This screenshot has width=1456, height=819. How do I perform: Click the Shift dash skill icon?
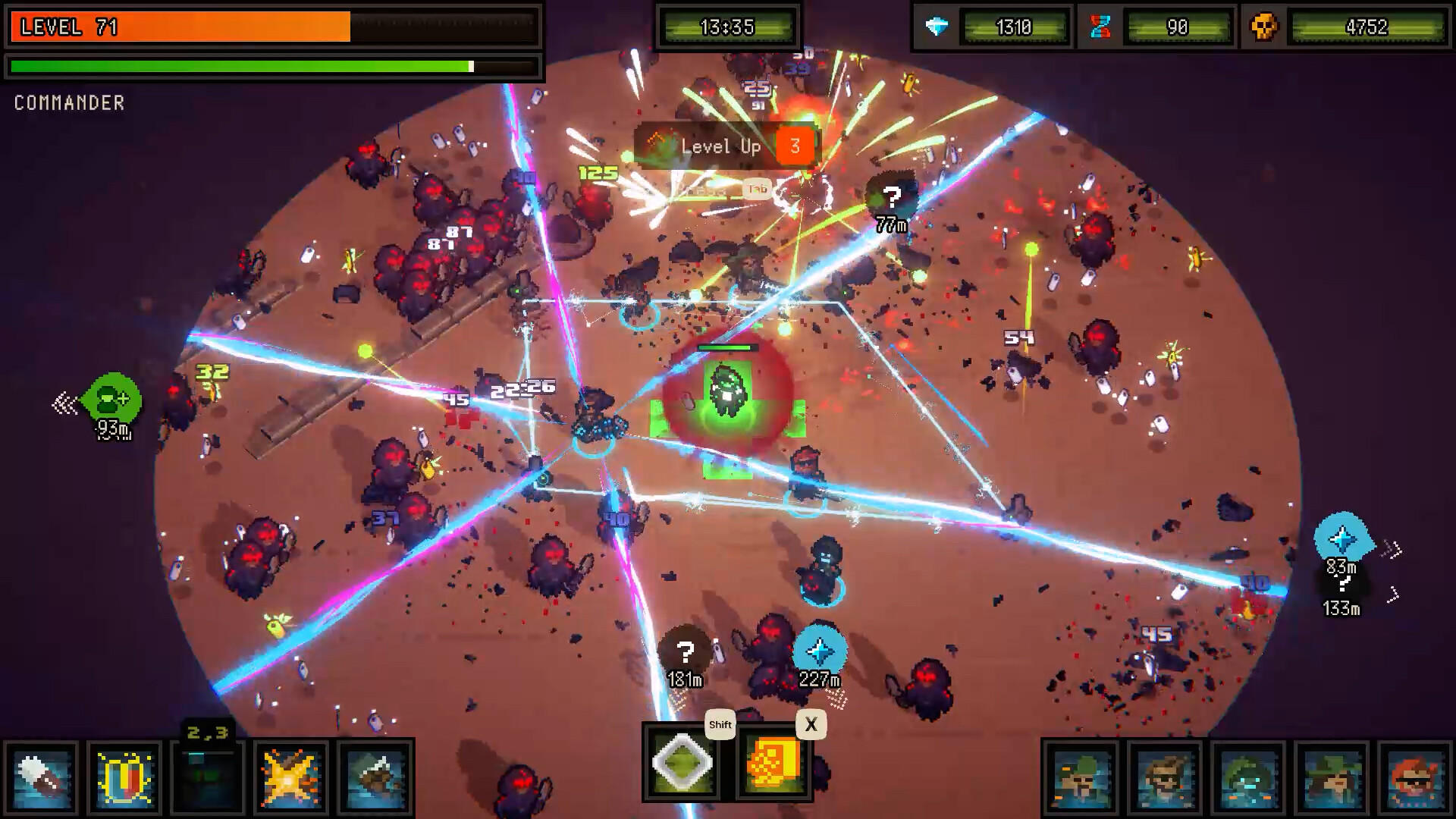681,768
